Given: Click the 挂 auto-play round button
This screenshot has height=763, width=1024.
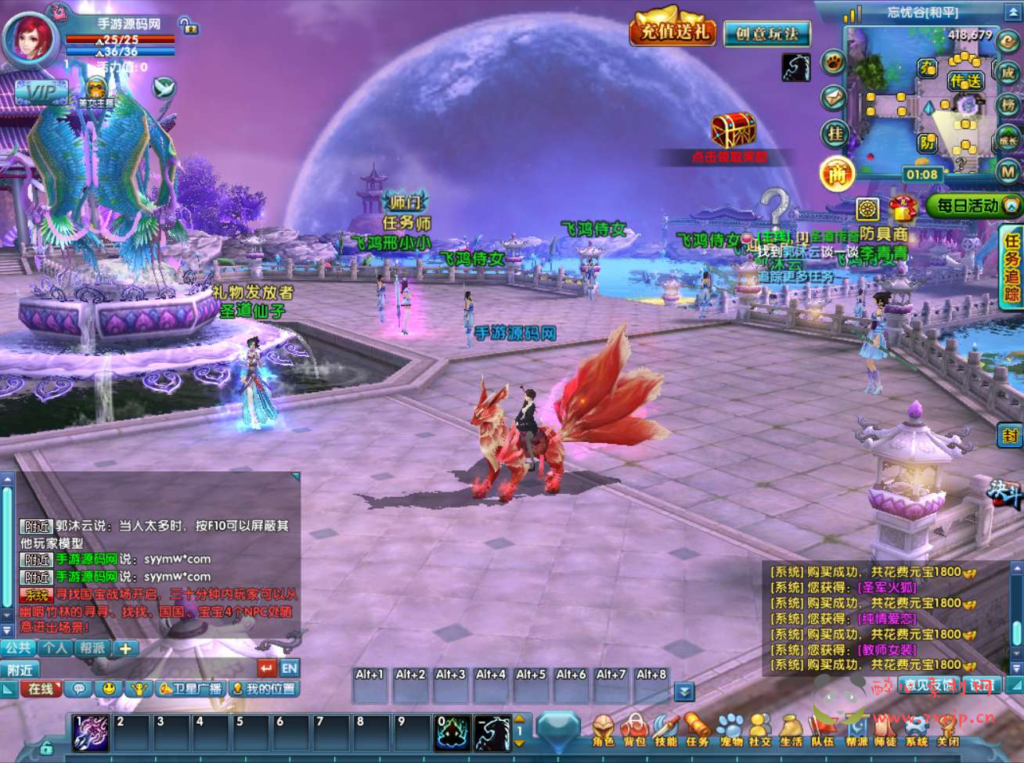Looking at the screenshot, I should tap(834, 133).
